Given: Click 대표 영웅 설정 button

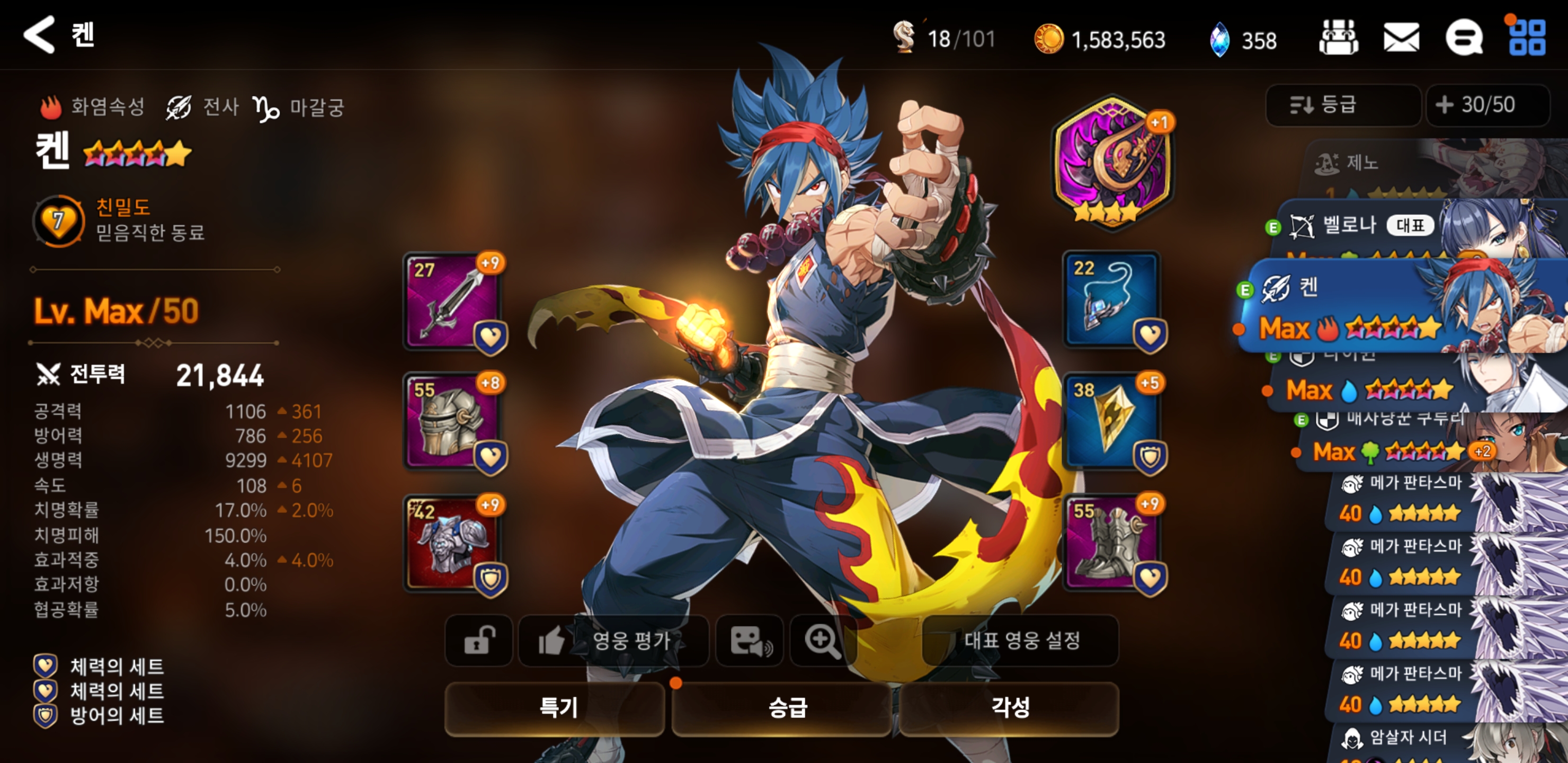Looking at the screenshot, I should tap(1021, 640).
